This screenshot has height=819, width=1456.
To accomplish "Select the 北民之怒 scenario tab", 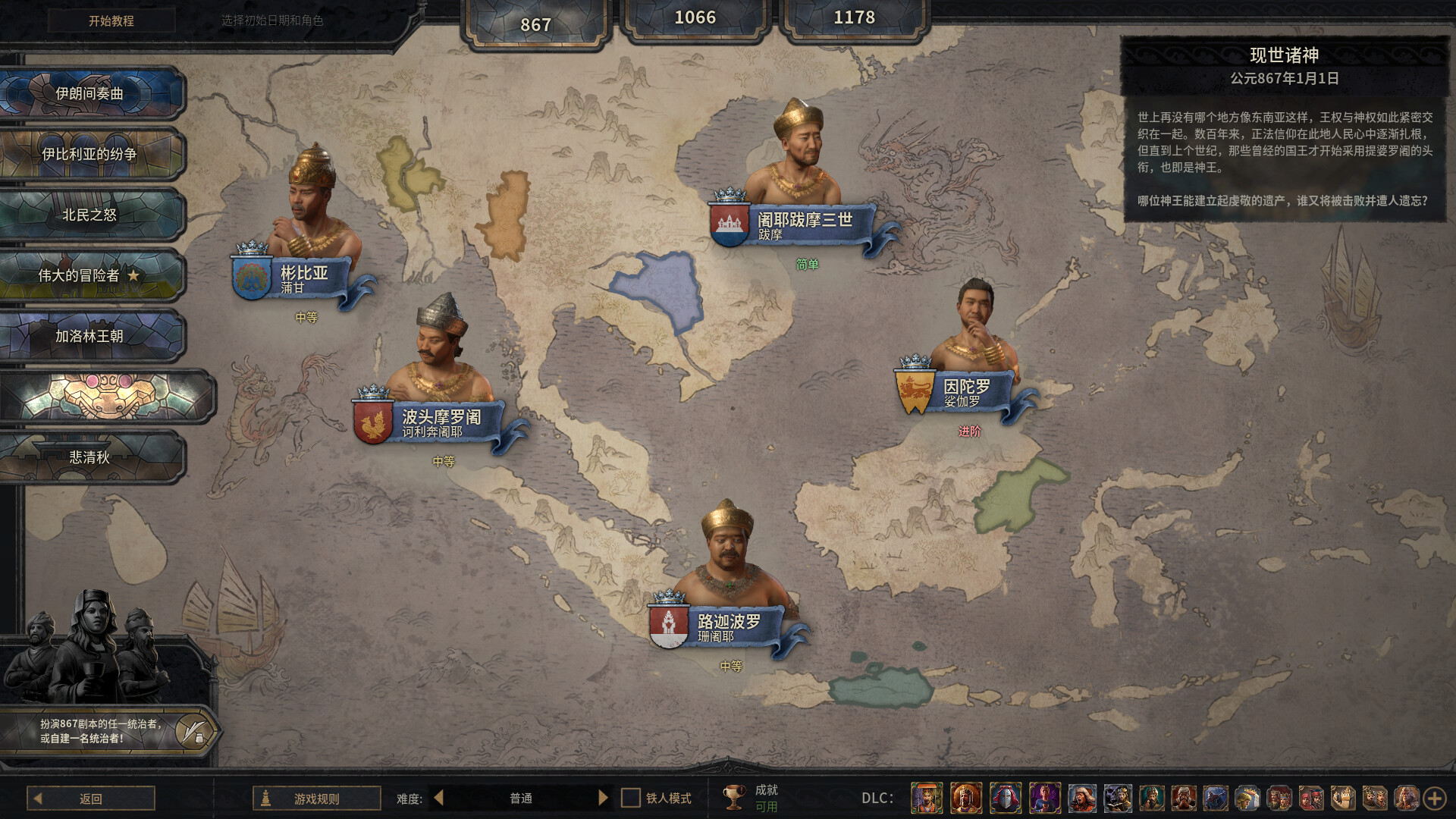I will (x=91, y=214).
